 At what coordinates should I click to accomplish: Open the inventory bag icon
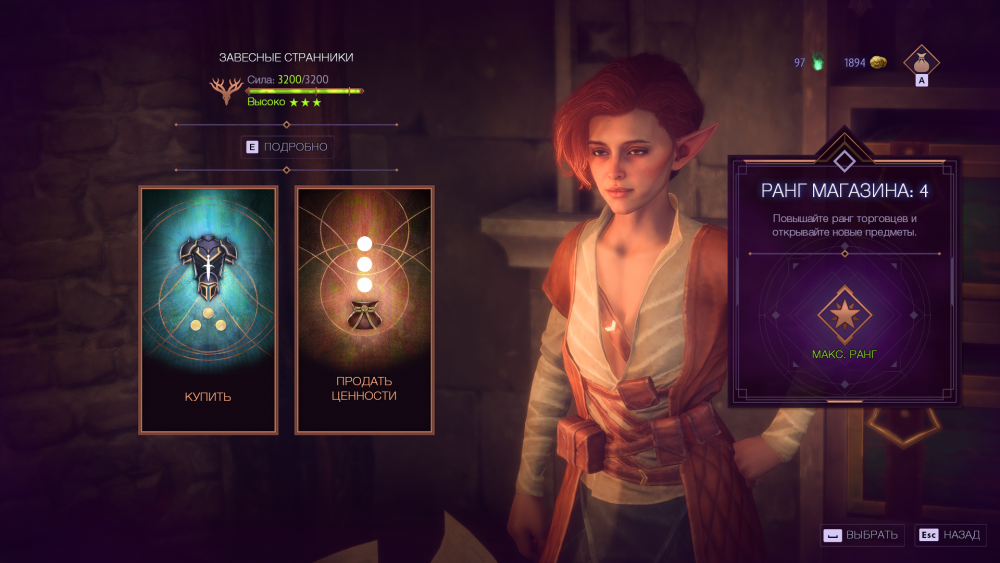(x=921, y=62)
